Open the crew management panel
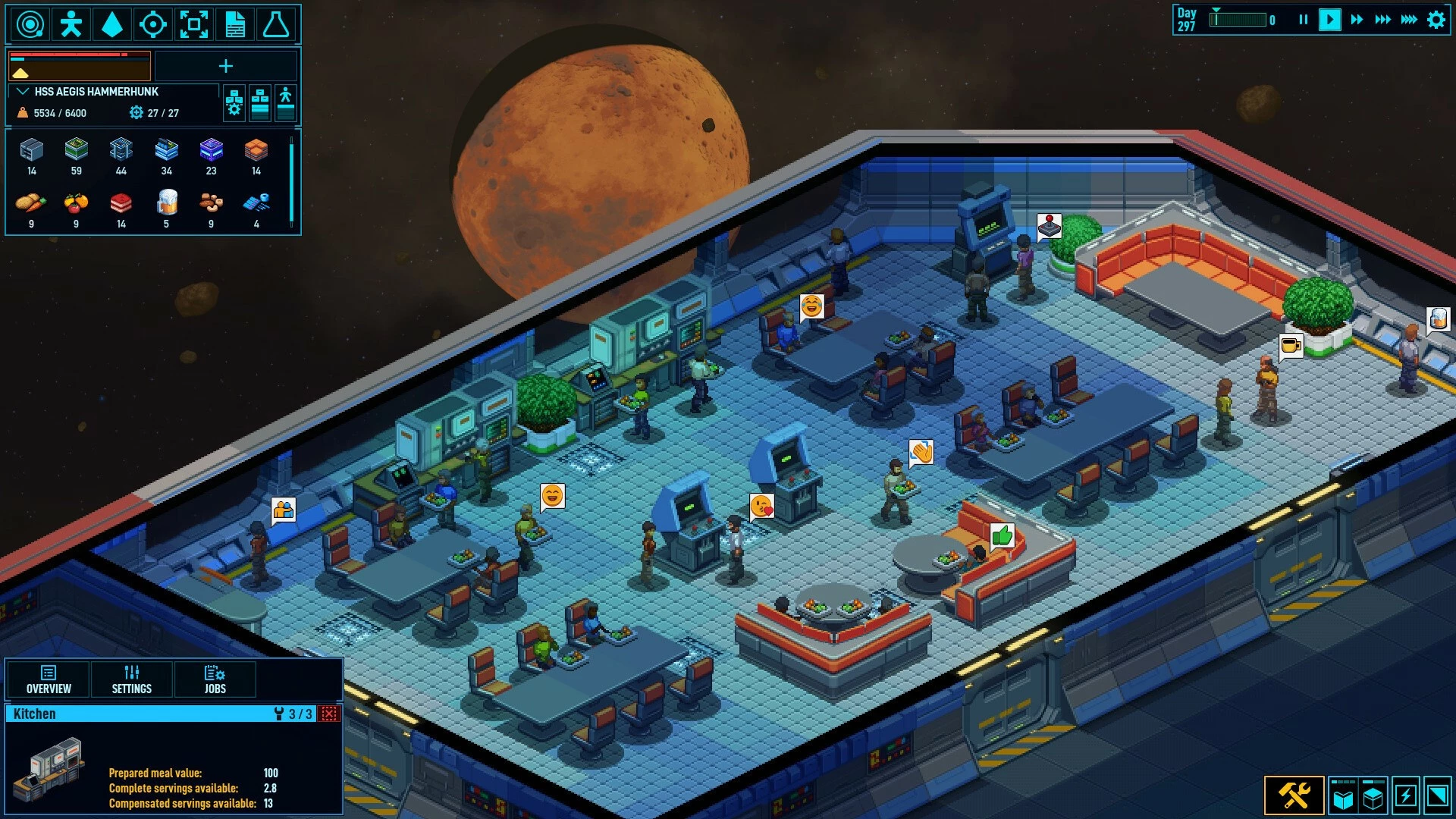Screen dimensions: 1456x819 coord(71,24)
